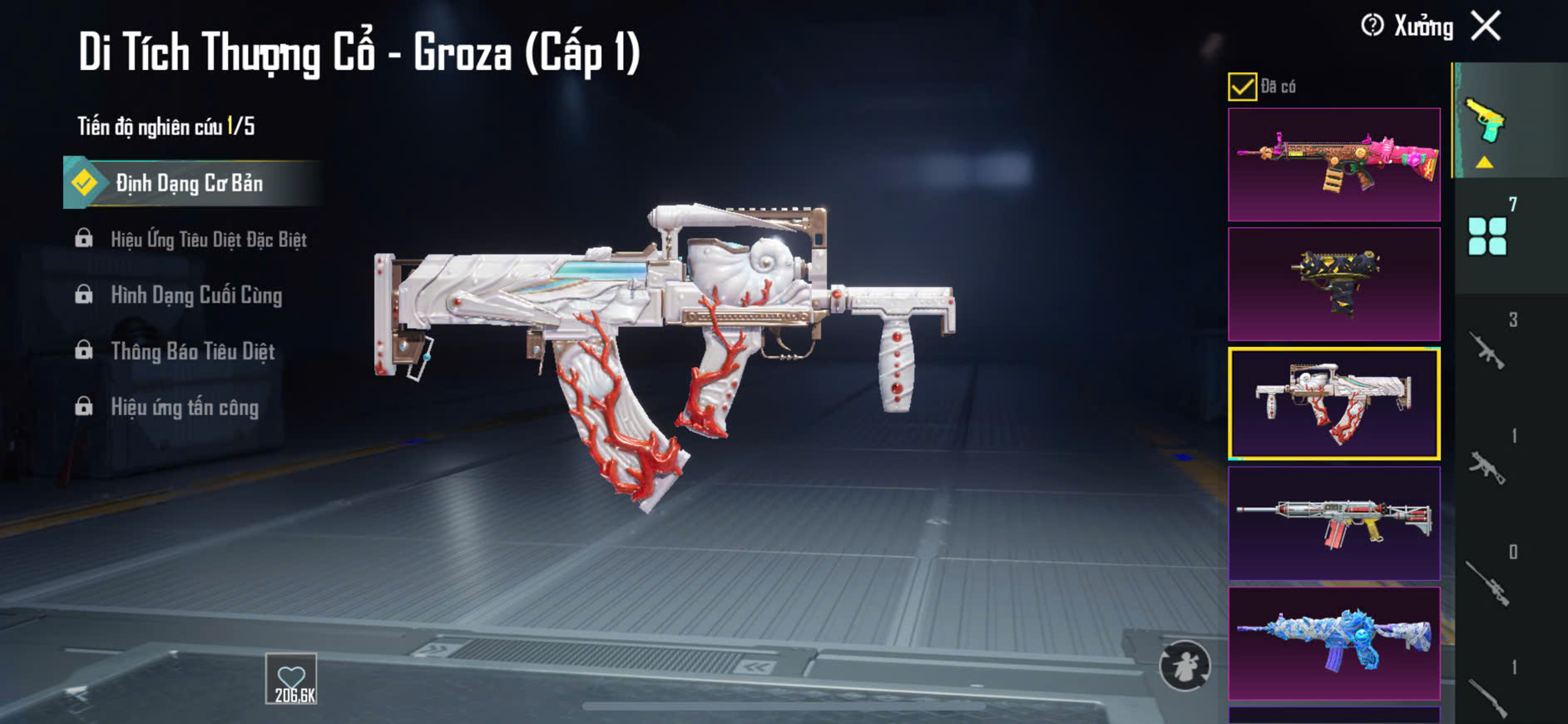
Task: Choose the black and yellow SMG skin
Action: tap(1333, 284)
